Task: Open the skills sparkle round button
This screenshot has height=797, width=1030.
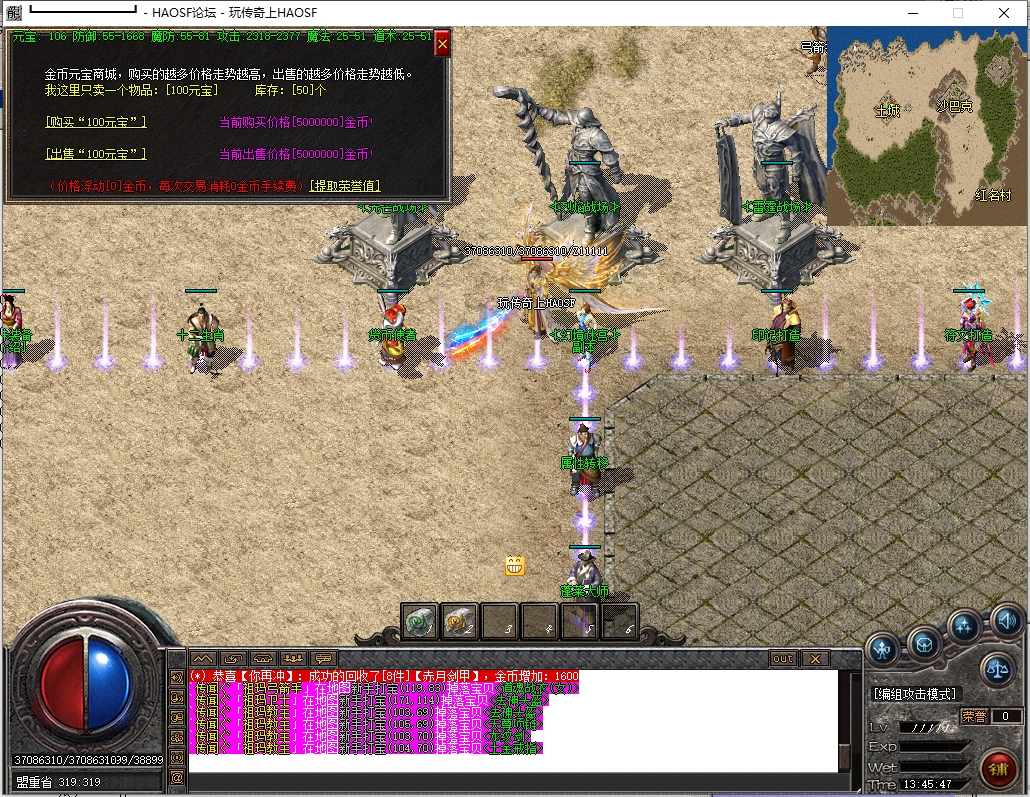Action: [x=964, y=626]
